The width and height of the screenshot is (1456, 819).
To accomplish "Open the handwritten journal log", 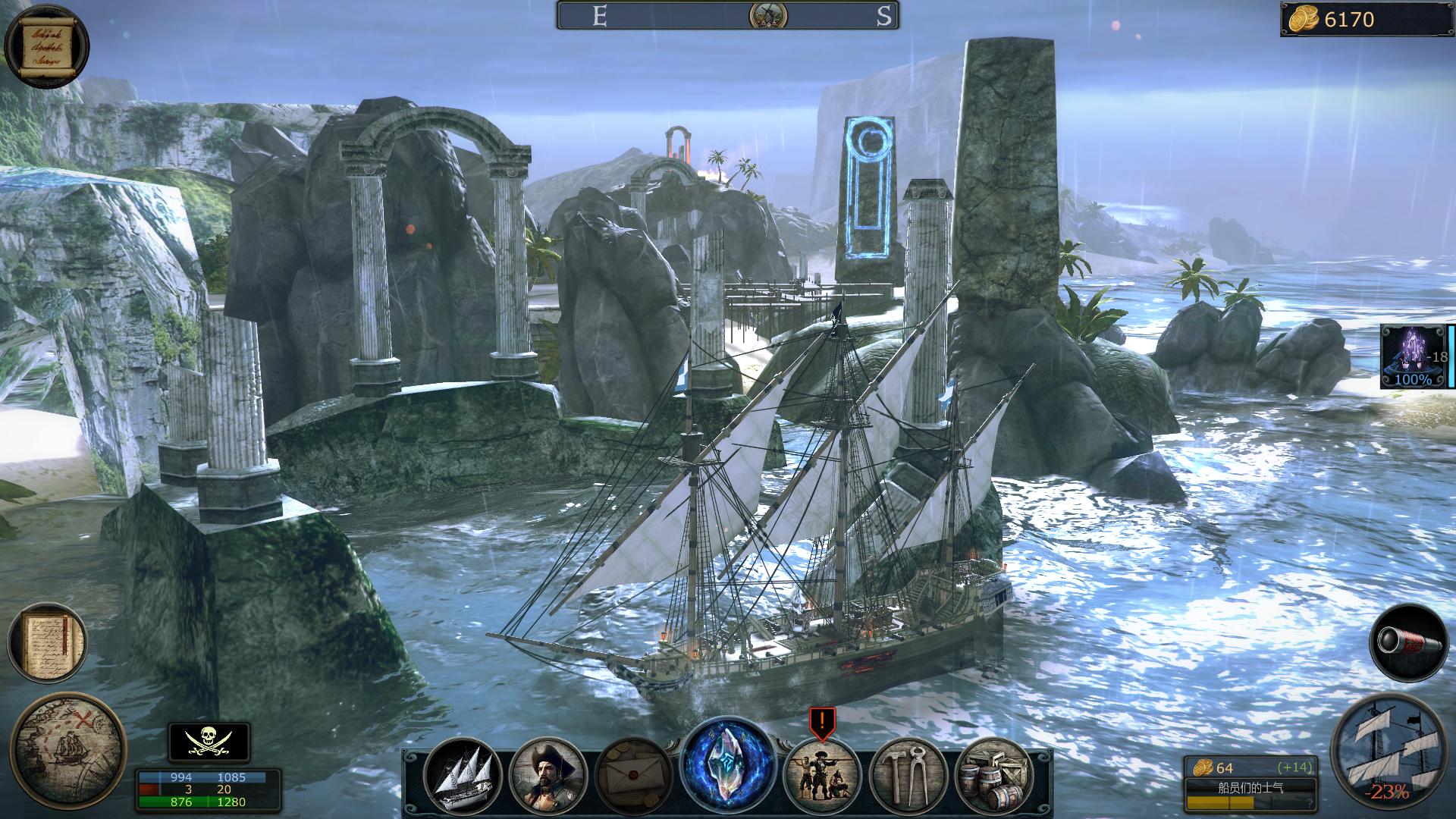I will click(47, 642).
